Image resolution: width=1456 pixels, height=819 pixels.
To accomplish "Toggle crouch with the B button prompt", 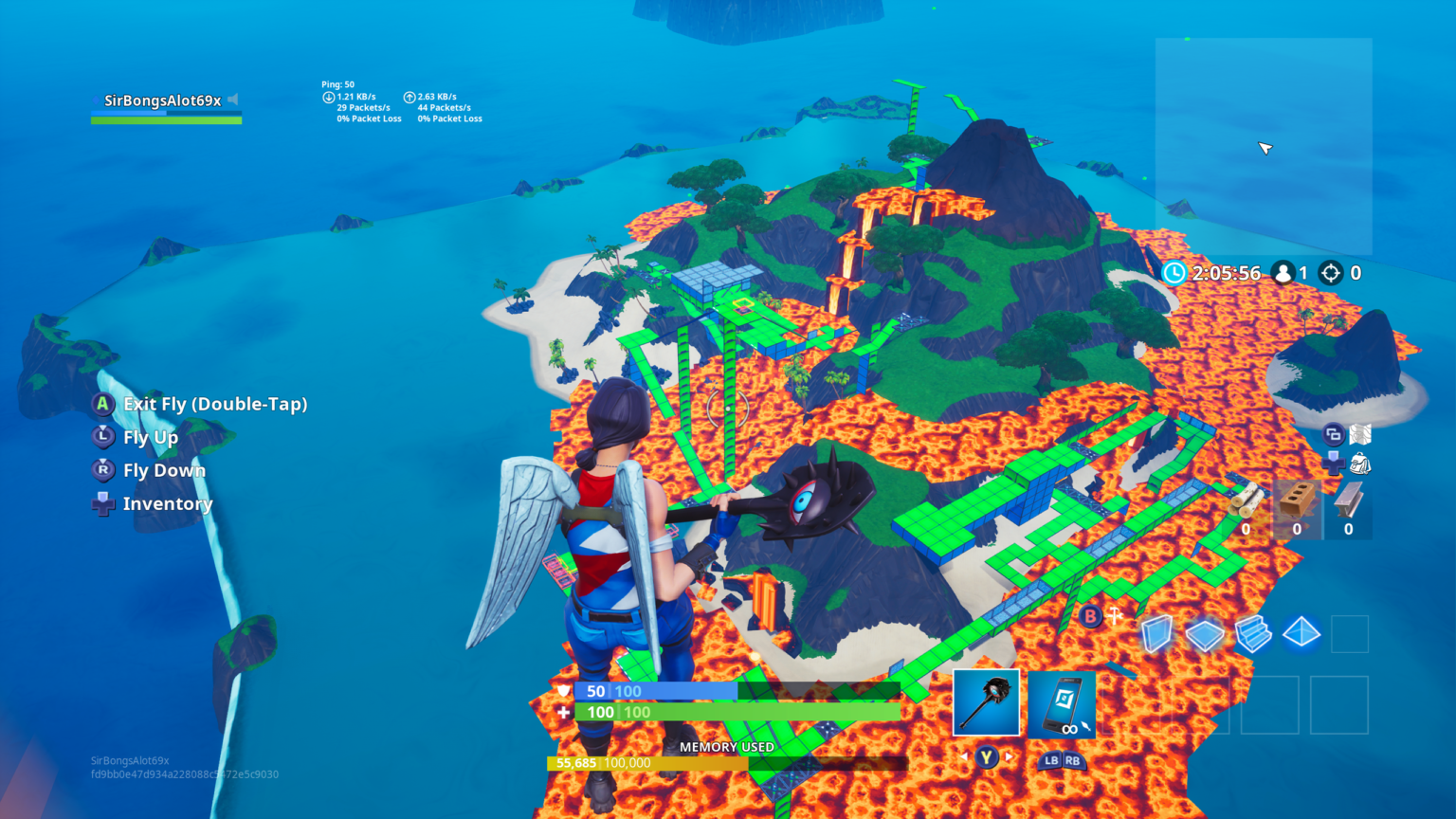I will pos(1092,616).
